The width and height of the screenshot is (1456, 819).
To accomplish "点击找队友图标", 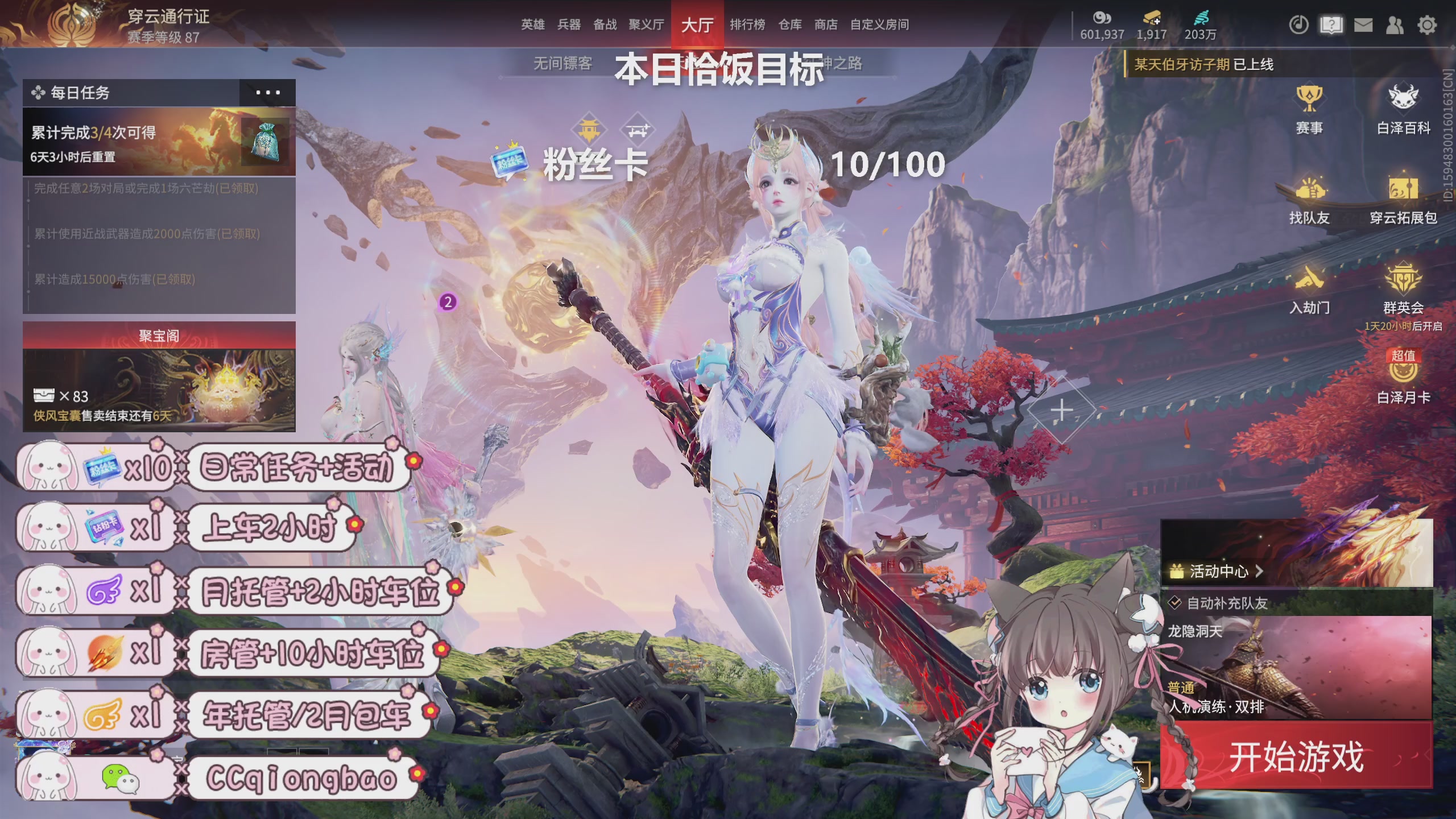I will 1311,198.
